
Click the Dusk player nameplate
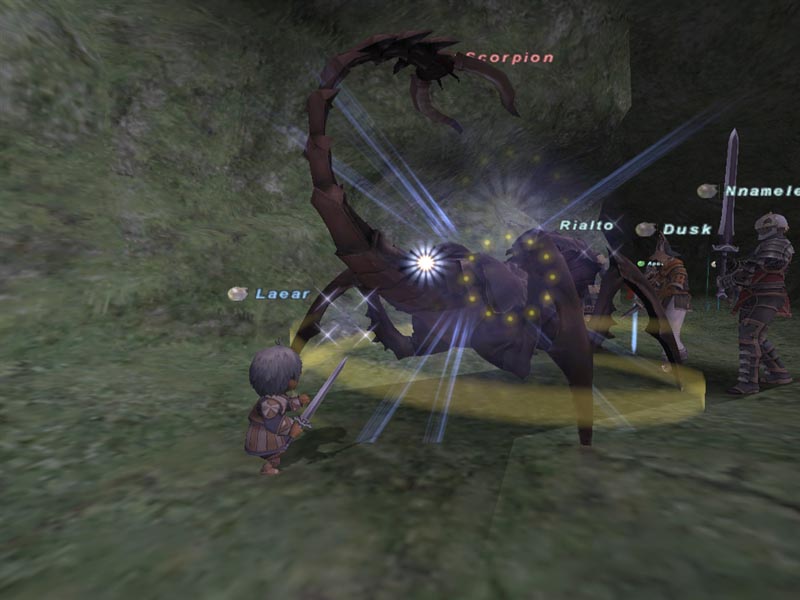tap(686, 229)
